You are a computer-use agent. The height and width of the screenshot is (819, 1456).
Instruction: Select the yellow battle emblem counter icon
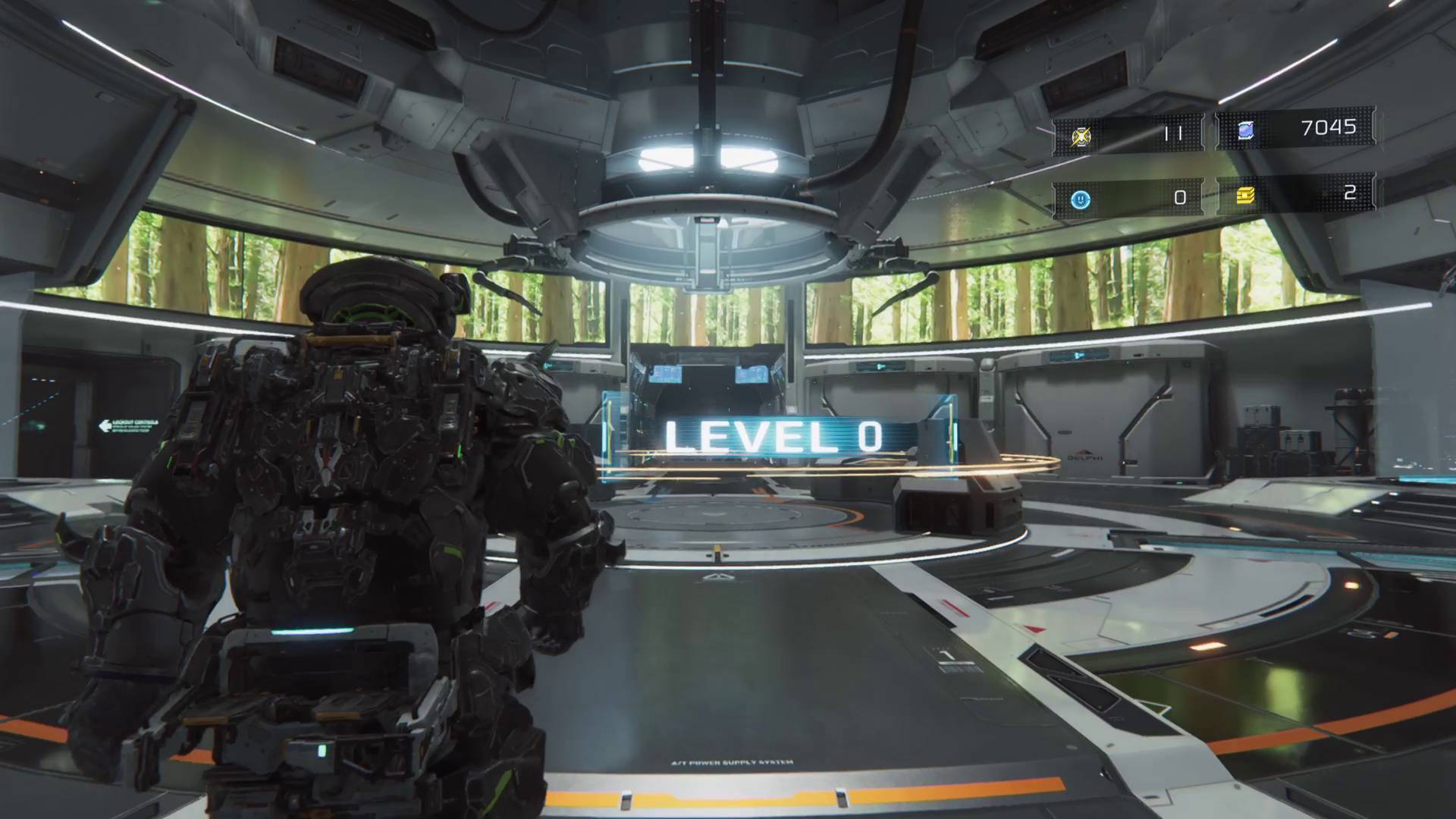(1081, 136)
